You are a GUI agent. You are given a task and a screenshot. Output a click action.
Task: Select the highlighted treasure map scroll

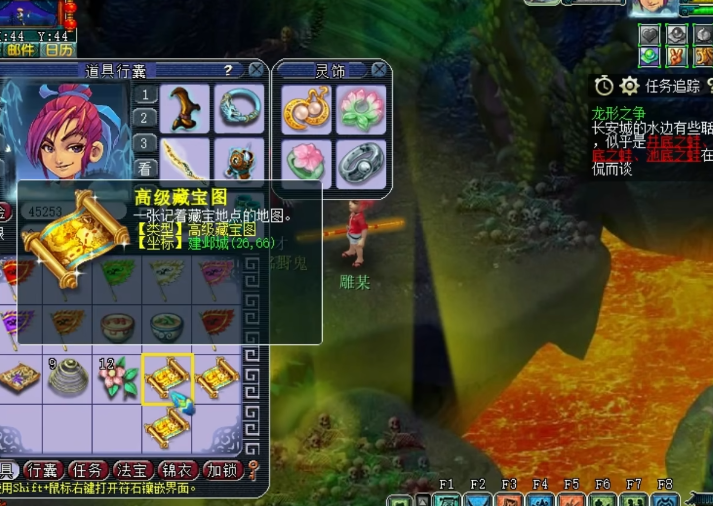pos(166,378)
